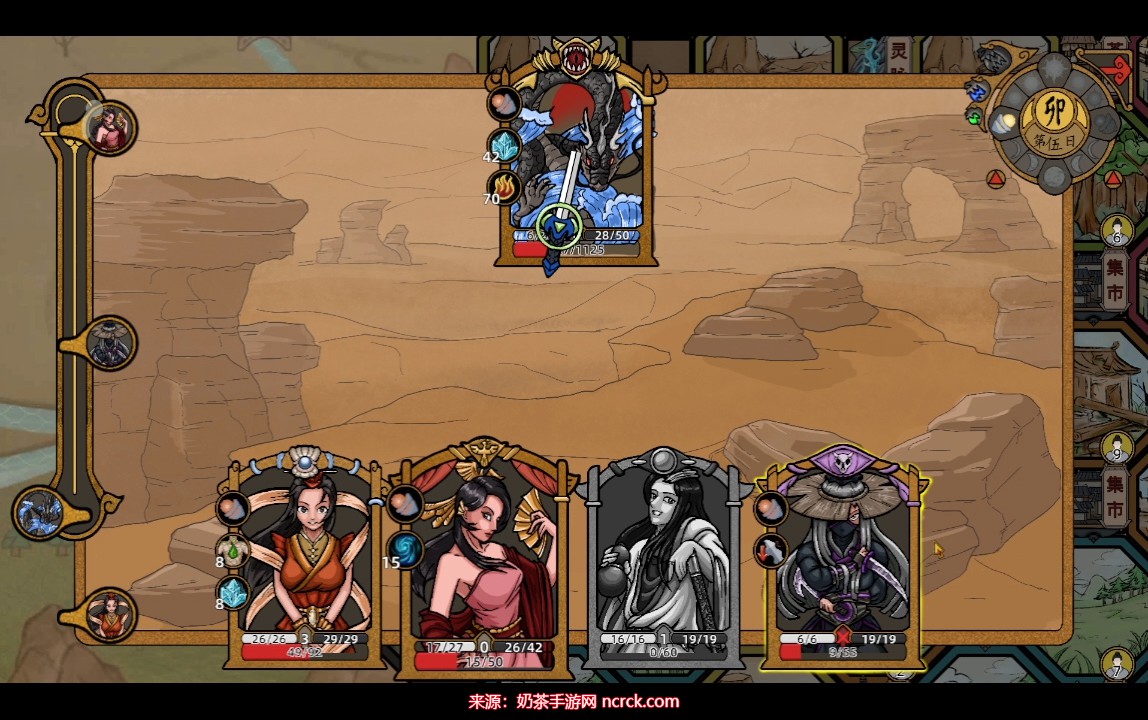Select the villager marker numbered 6

coord(1117,232)
